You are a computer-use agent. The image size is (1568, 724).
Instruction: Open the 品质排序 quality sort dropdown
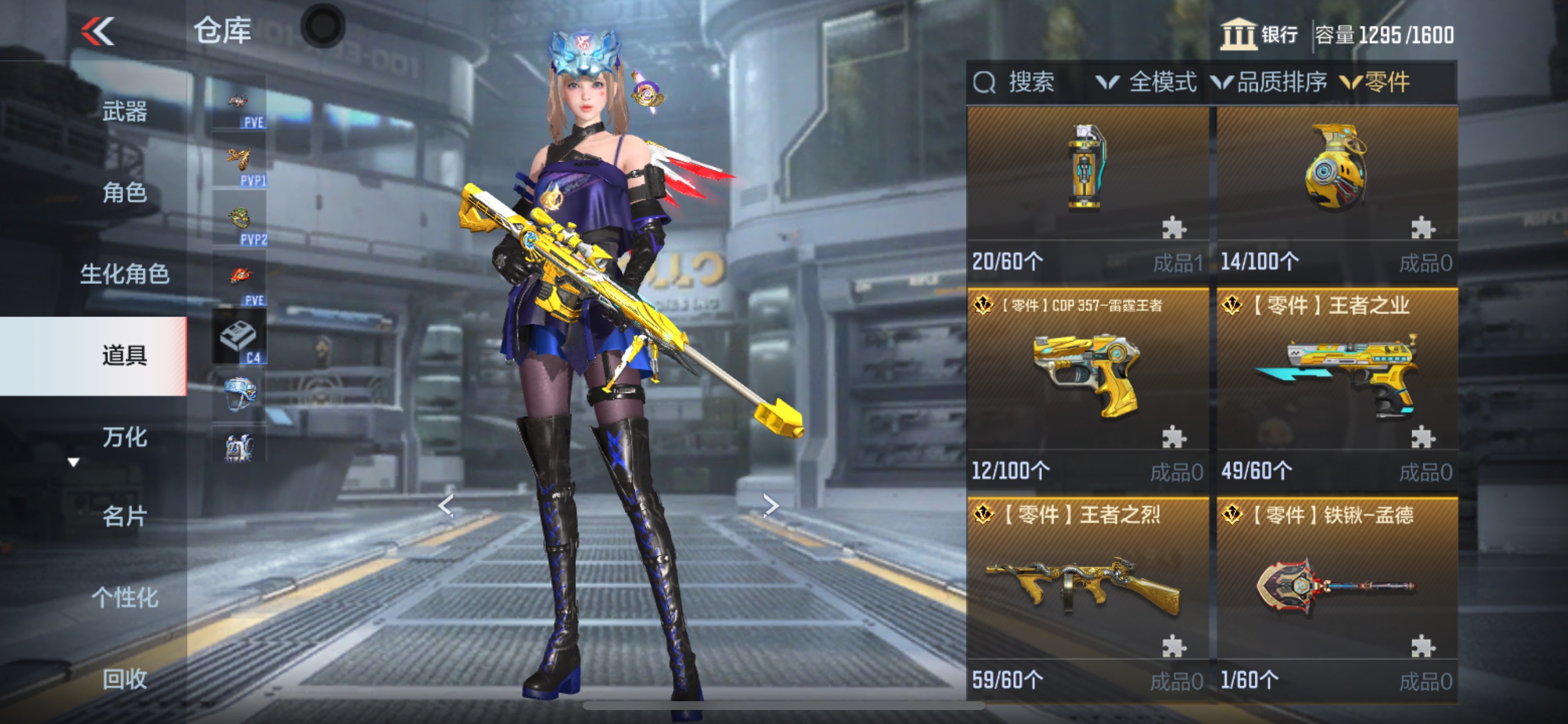(1270, 82)
